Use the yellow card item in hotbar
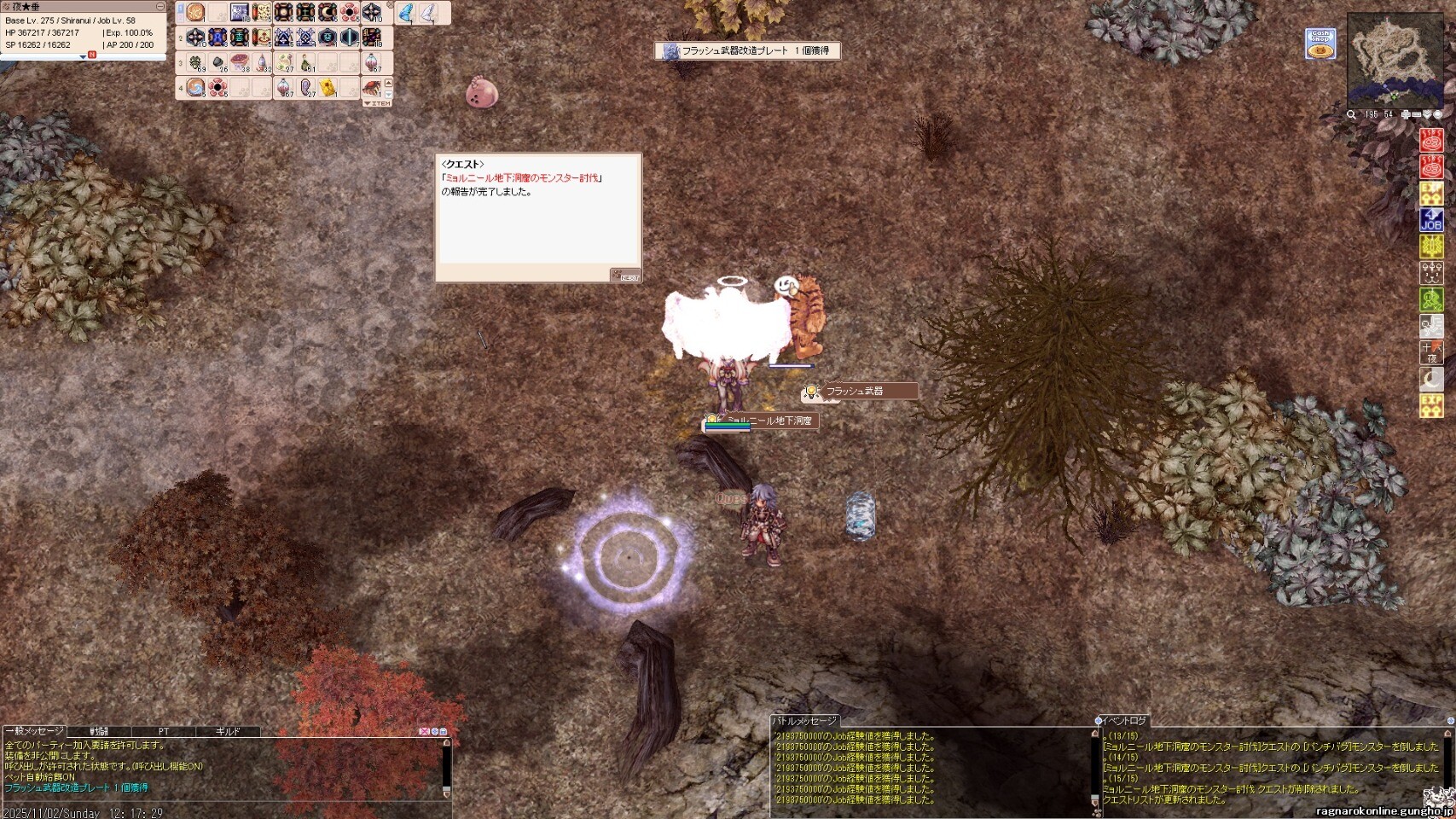This screenshot has height=819, width=1456. [328, 87]
